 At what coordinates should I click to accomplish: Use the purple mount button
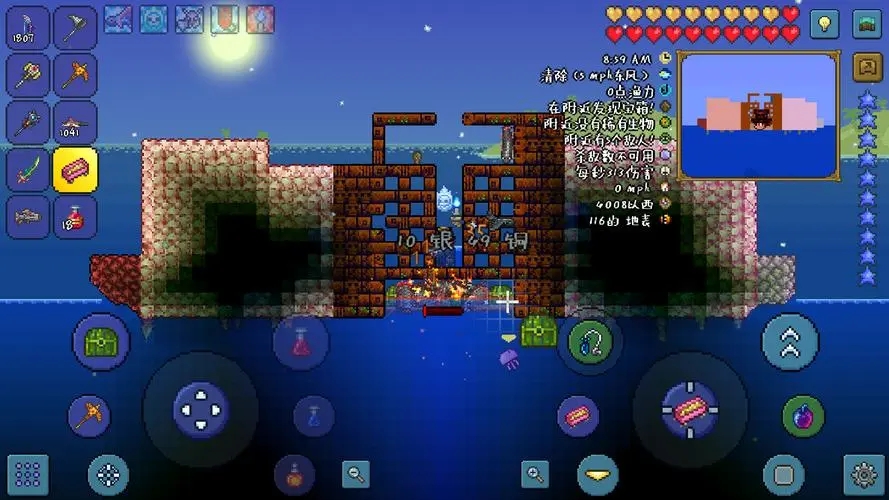[803, 416]
